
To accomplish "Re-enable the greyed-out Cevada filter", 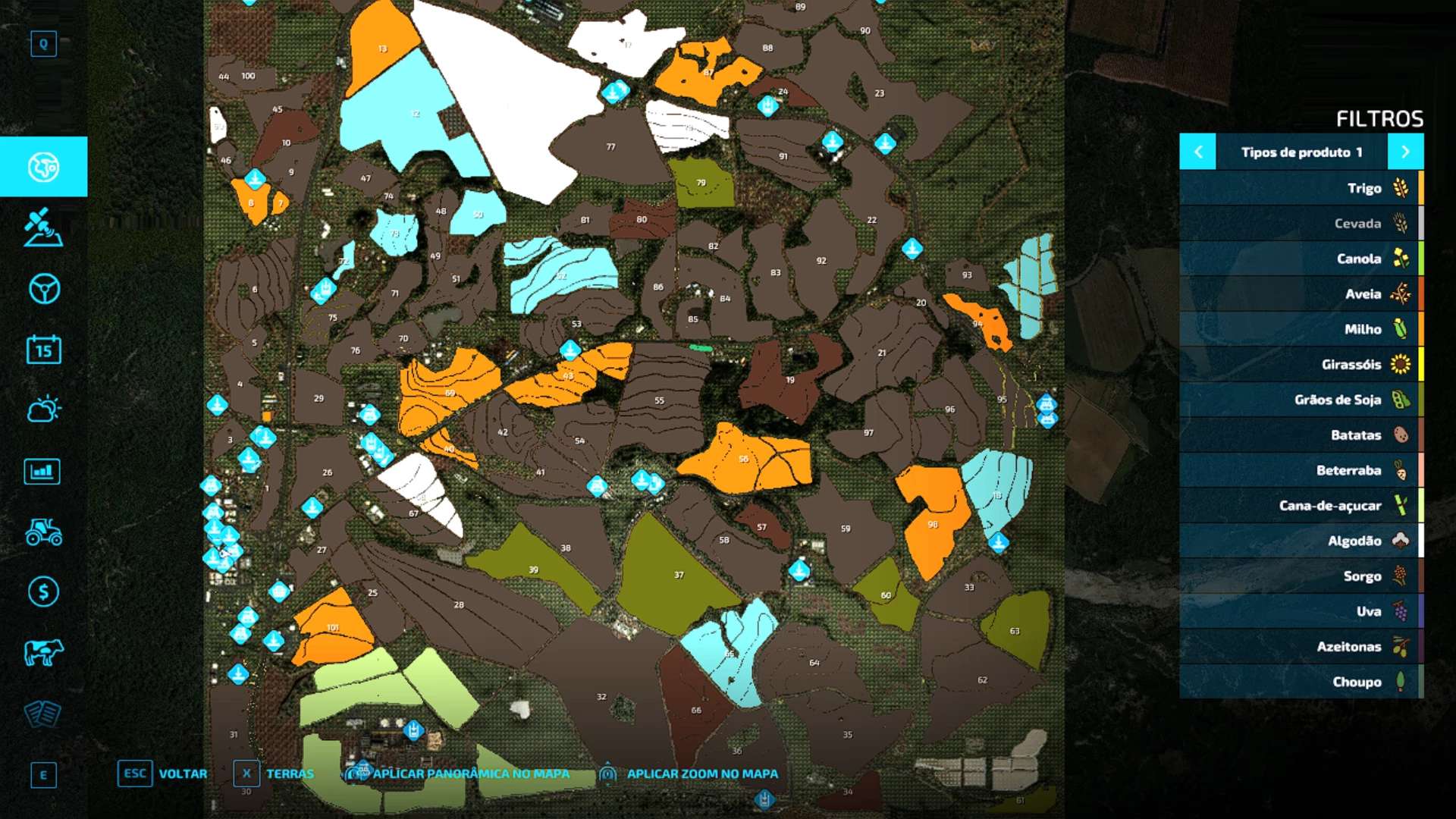I will 1335,223.
